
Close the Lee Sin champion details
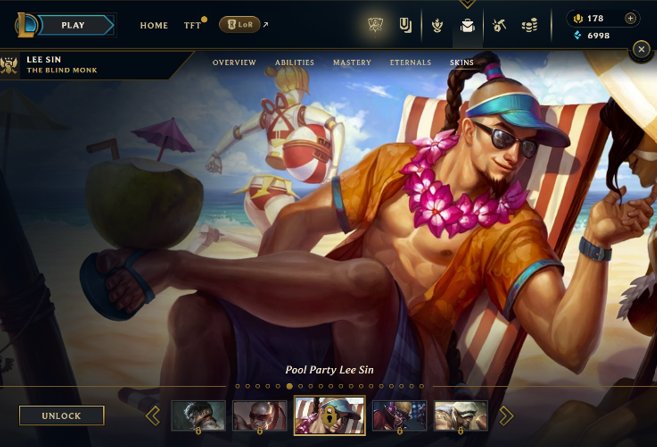[641, 48]
